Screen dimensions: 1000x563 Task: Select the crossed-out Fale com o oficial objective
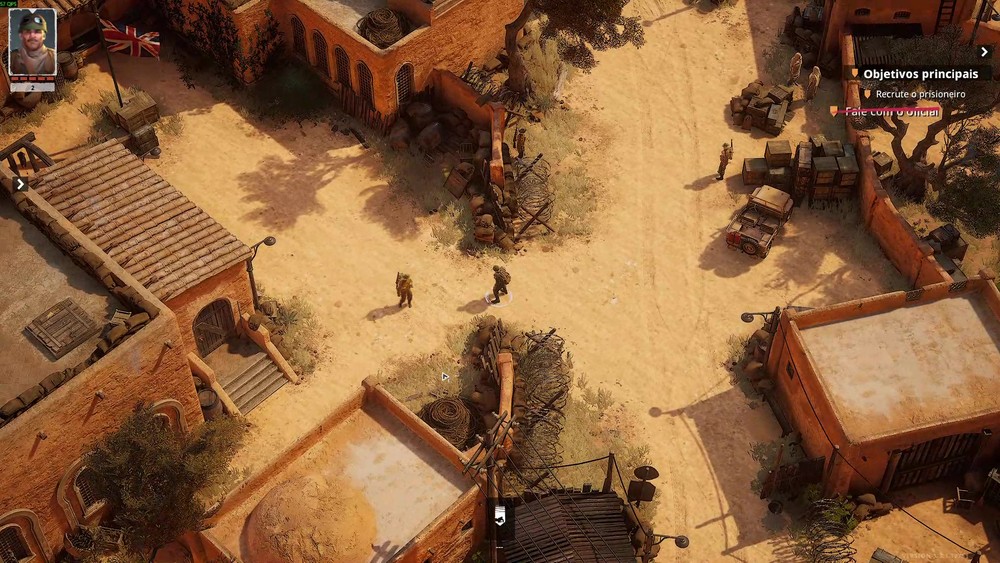tap(892, 111)
